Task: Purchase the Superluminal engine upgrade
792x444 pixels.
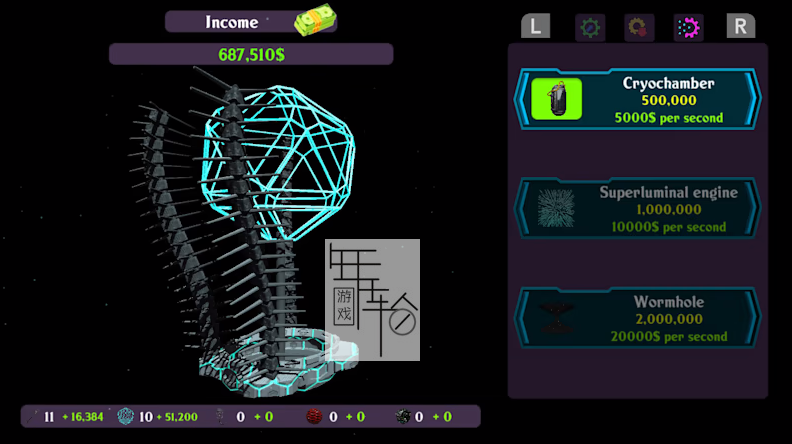Action: coord(637,209)
